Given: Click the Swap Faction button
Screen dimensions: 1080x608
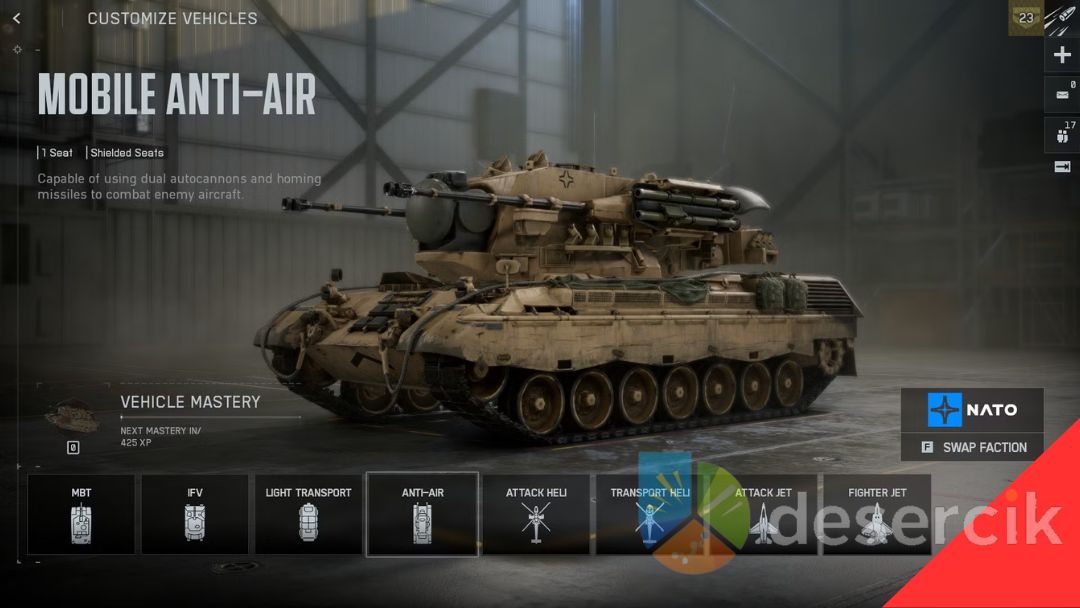Looking at the screenshot, I should [972, 447].
